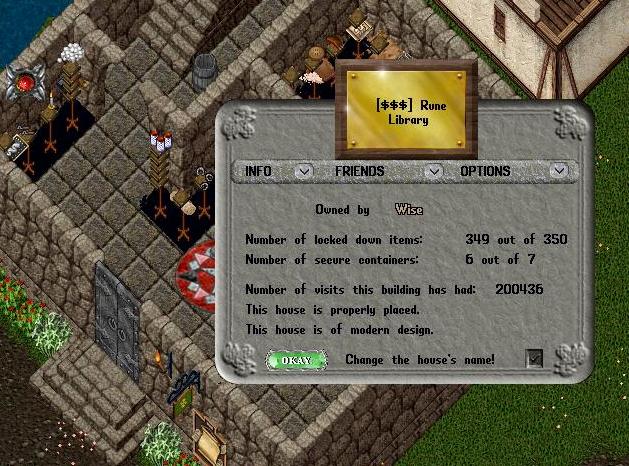Open the INFO tab arrow button
Image resolution: width=629 pixels, height=466 pixels.
pos(303,171)
